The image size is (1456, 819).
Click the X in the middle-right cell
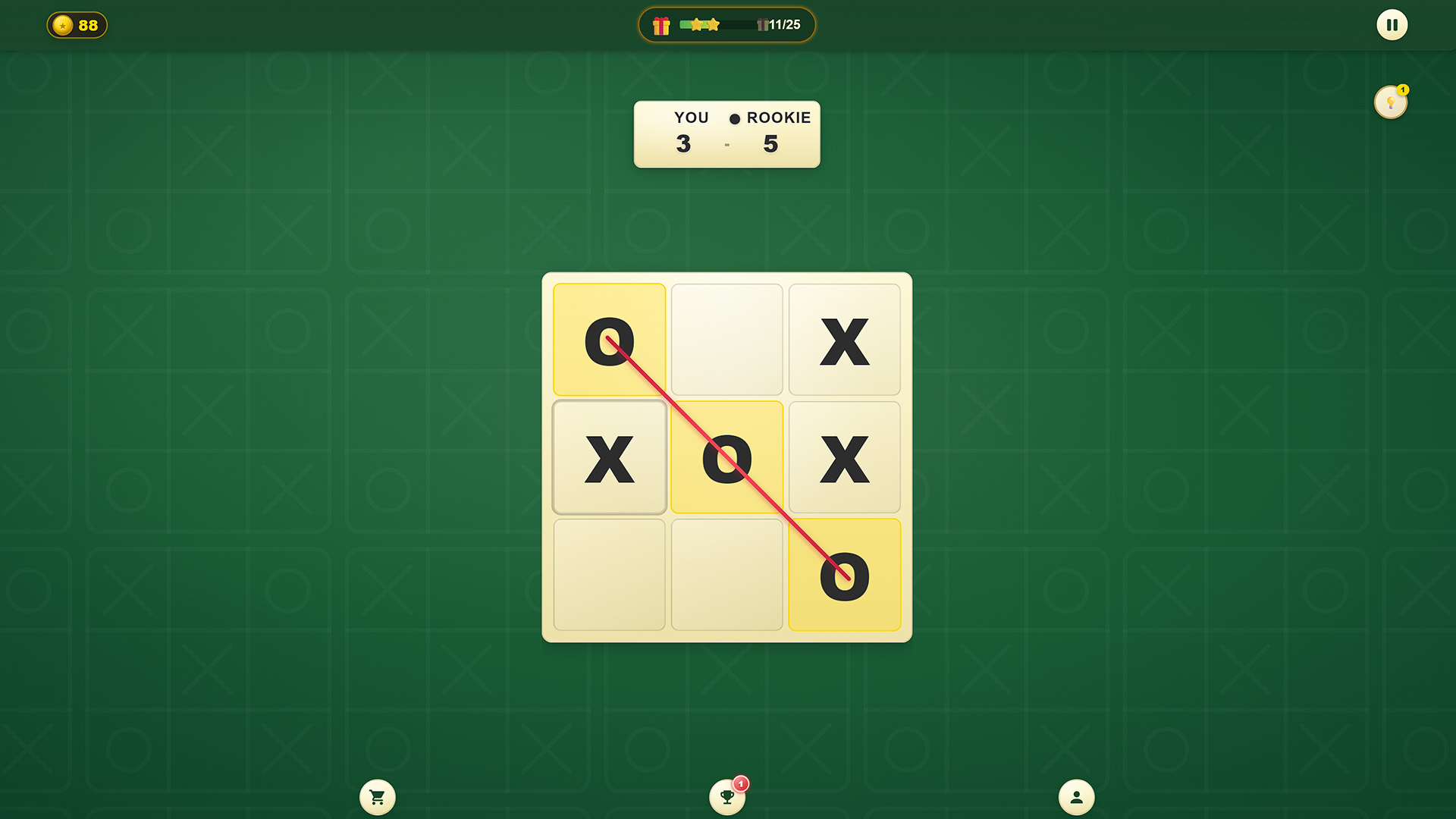[844, 458]
